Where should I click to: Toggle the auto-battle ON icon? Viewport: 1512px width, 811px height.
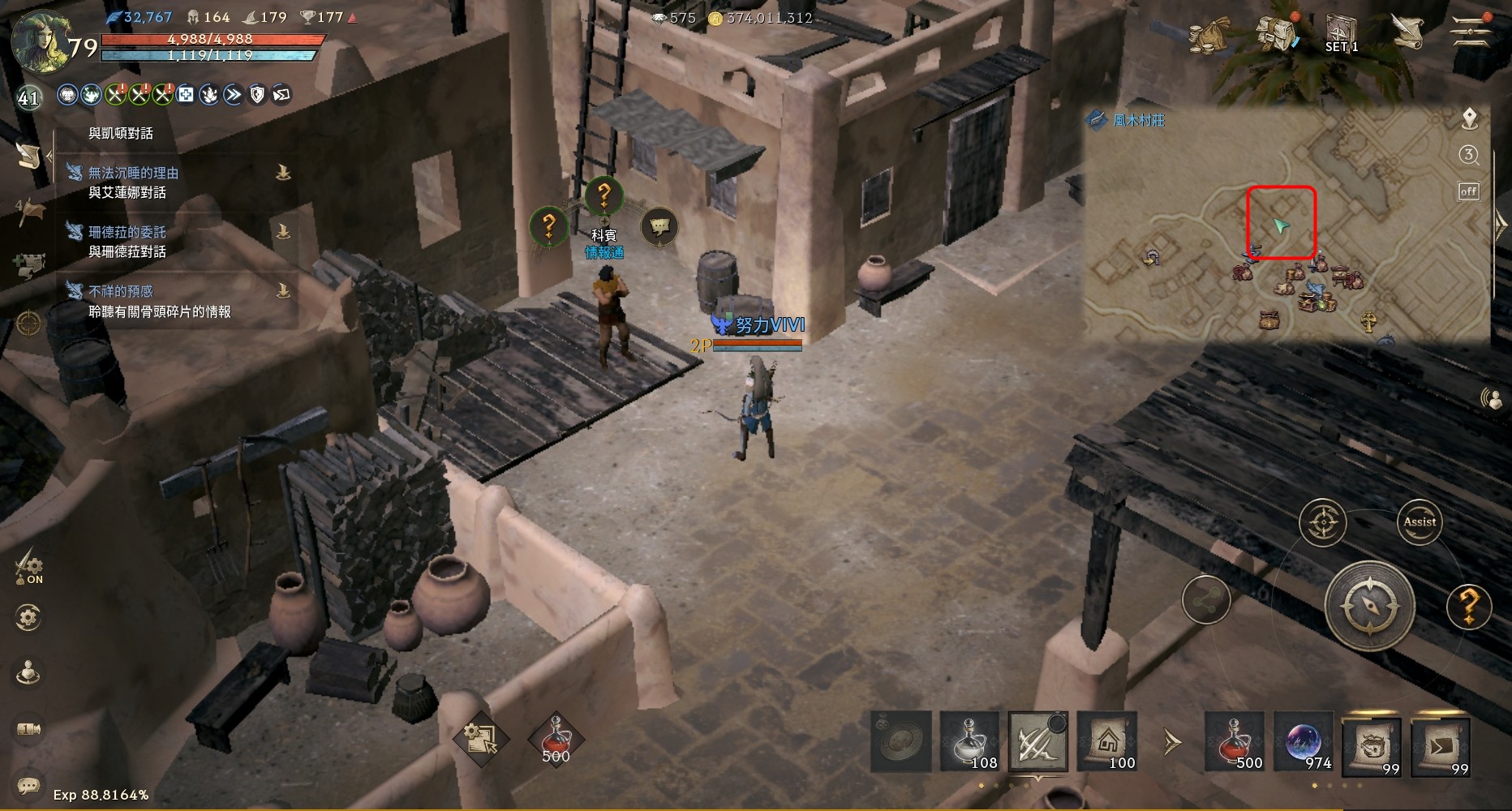[29, 564]
